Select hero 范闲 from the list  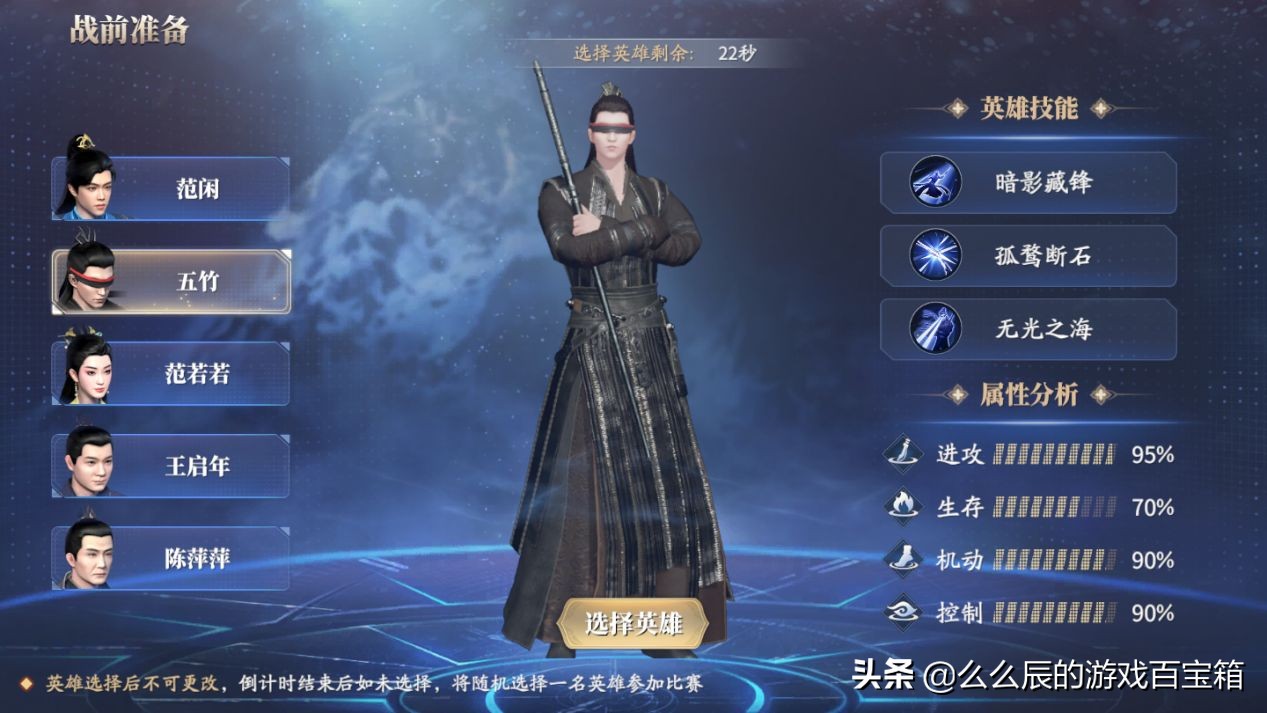point(172,188)
